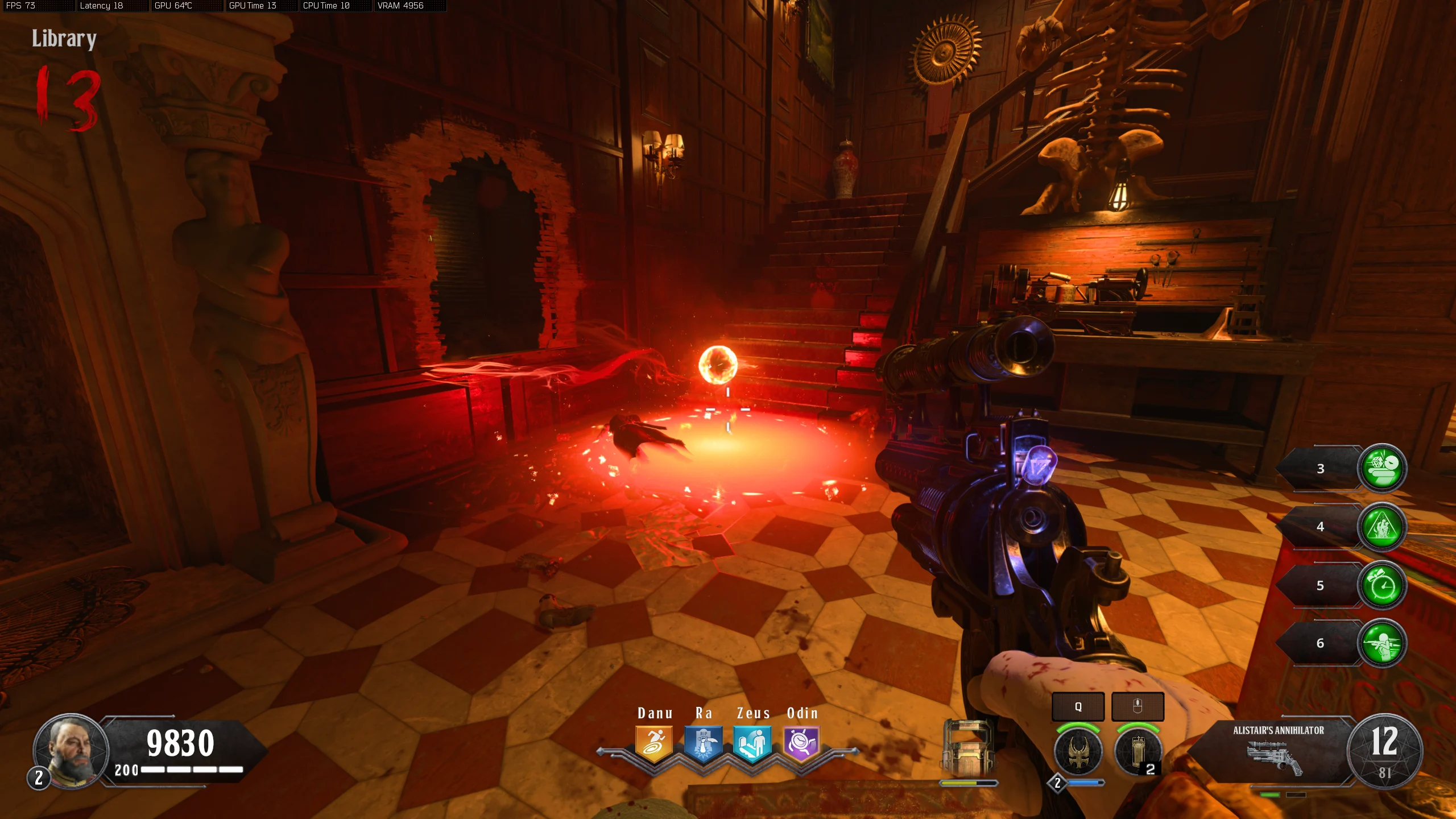Use the rifle-soldier elixir in slot 6
The width and height of the screenshot is (1456, 819).
pos(1382,643)
